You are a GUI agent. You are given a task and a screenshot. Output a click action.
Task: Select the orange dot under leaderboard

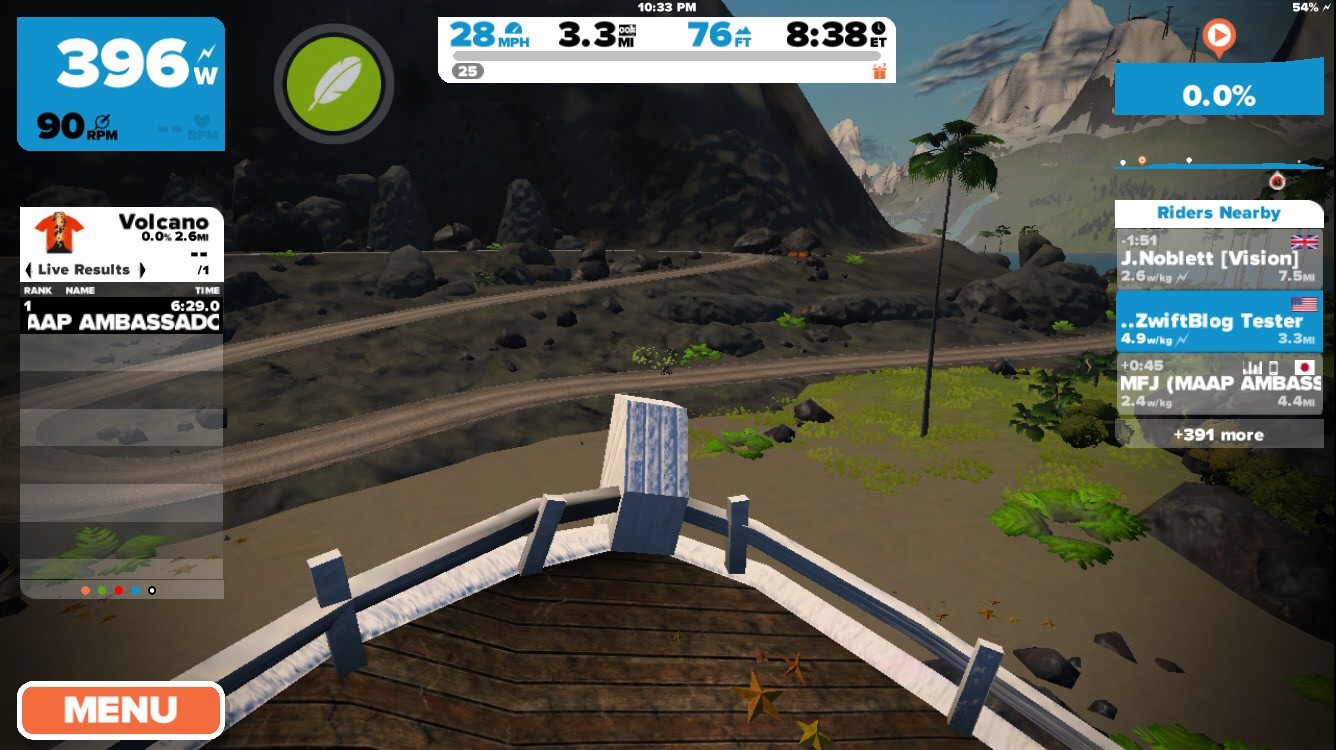[86, 591]
